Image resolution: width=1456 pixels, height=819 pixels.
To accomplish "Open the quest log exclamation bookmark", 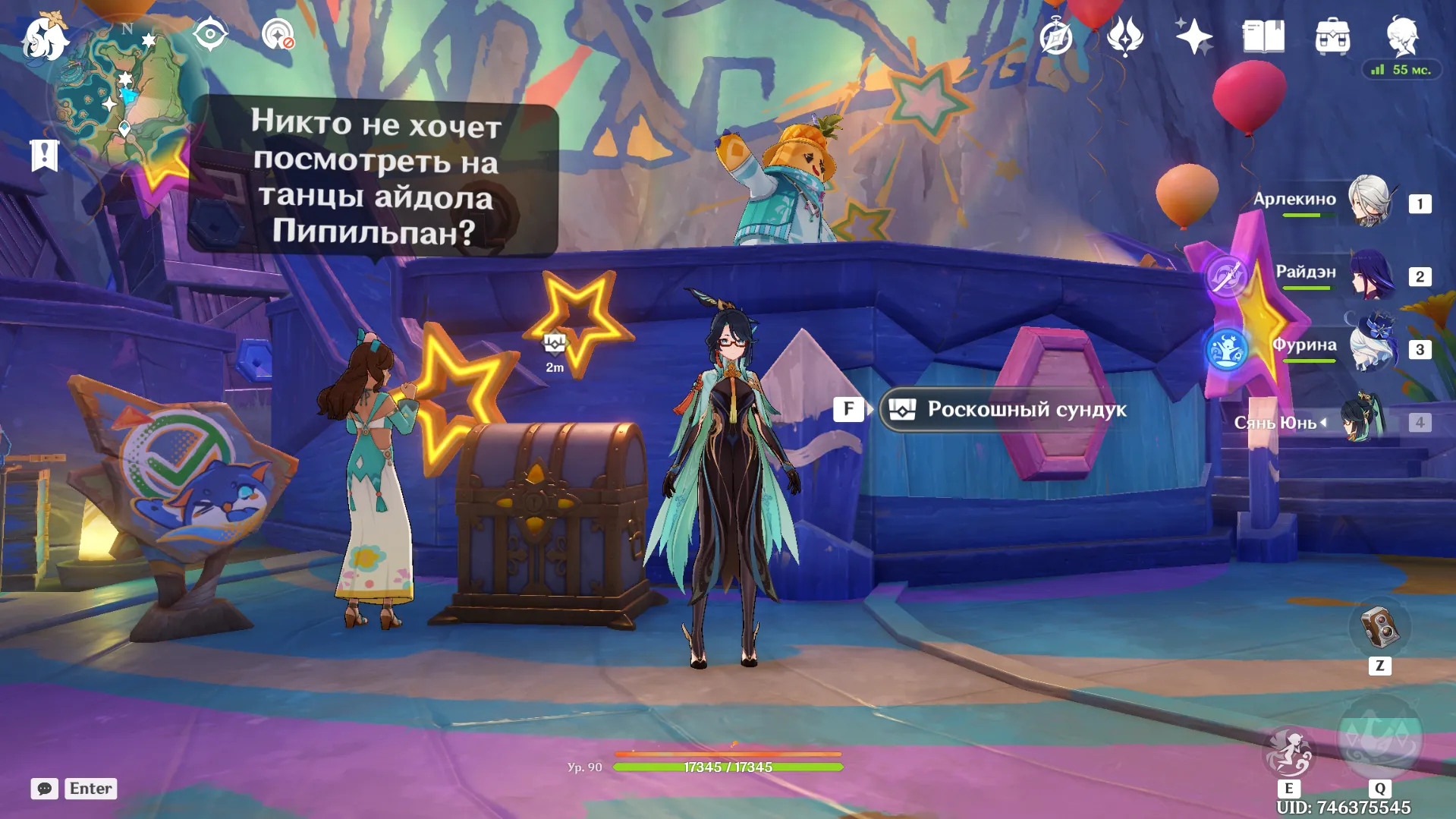I will tap(44, 155).
